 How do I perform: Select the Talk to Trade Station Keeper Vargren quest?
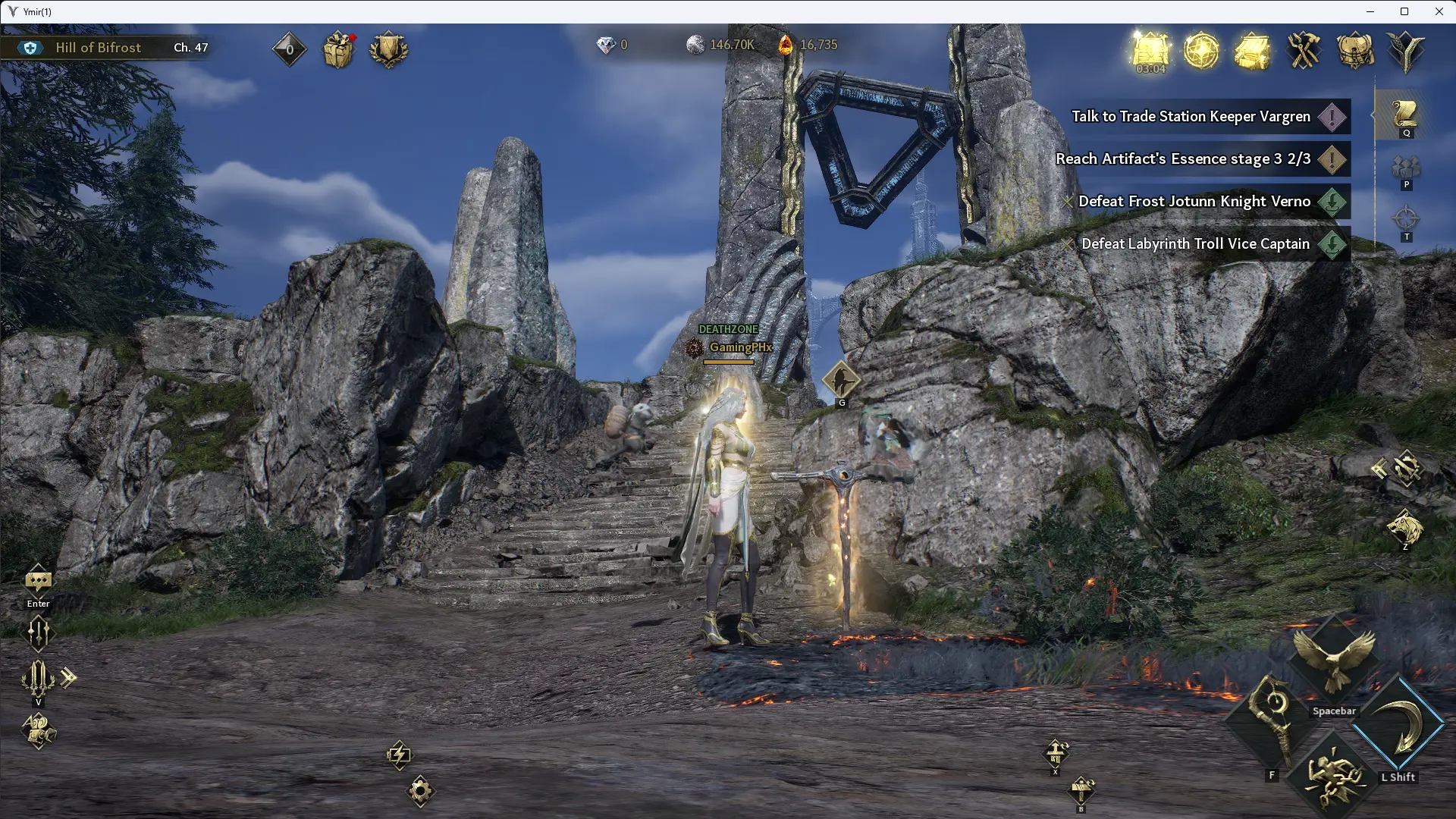(1191, 117)
